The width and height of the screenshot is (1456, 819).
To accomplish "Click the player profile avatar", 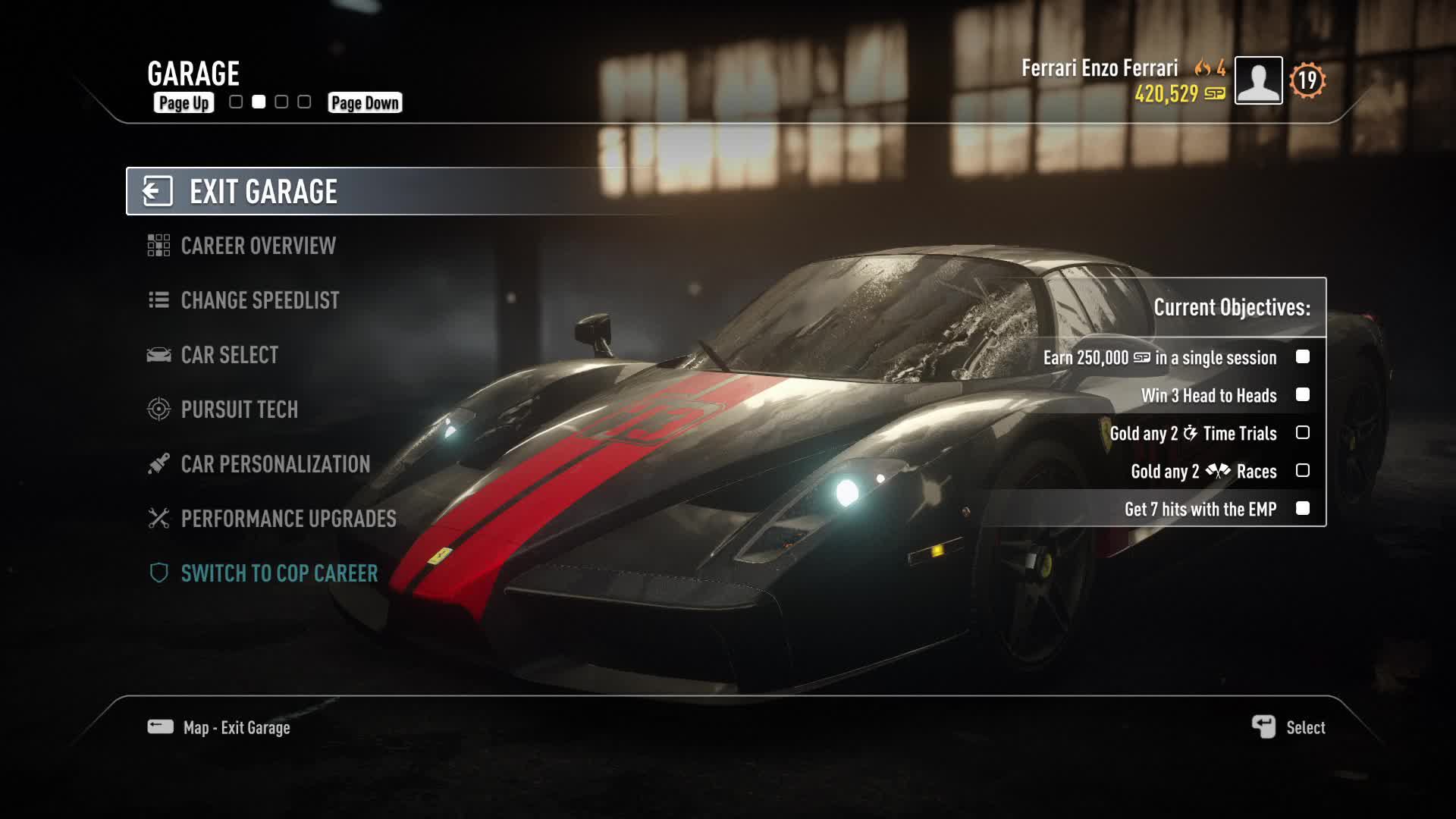I will (x=1258, y=80).
